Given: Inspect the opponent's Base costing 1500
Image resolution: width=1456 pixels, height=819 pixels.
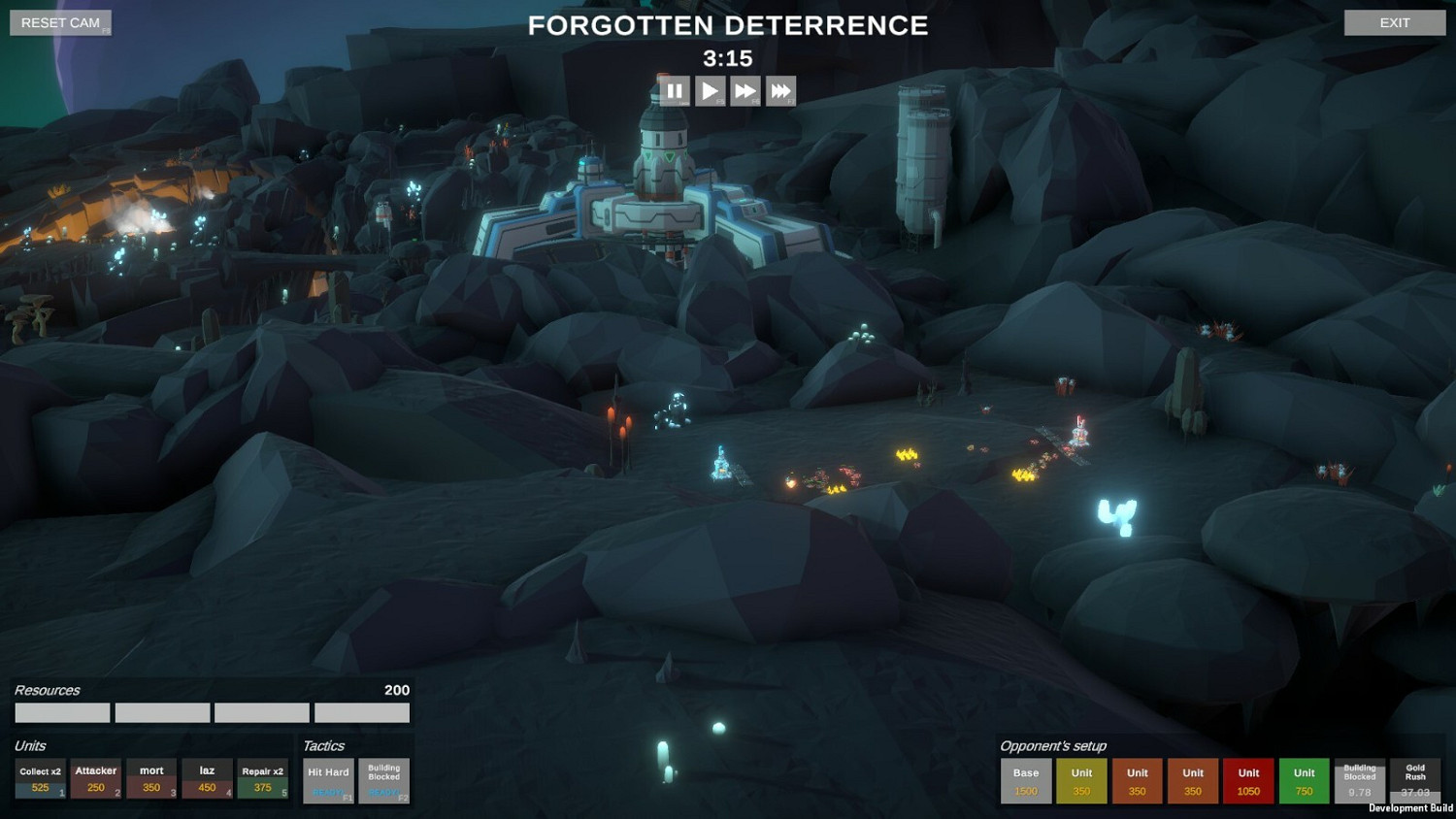Looking at the screenshot, I should (x=1025, y=779).
